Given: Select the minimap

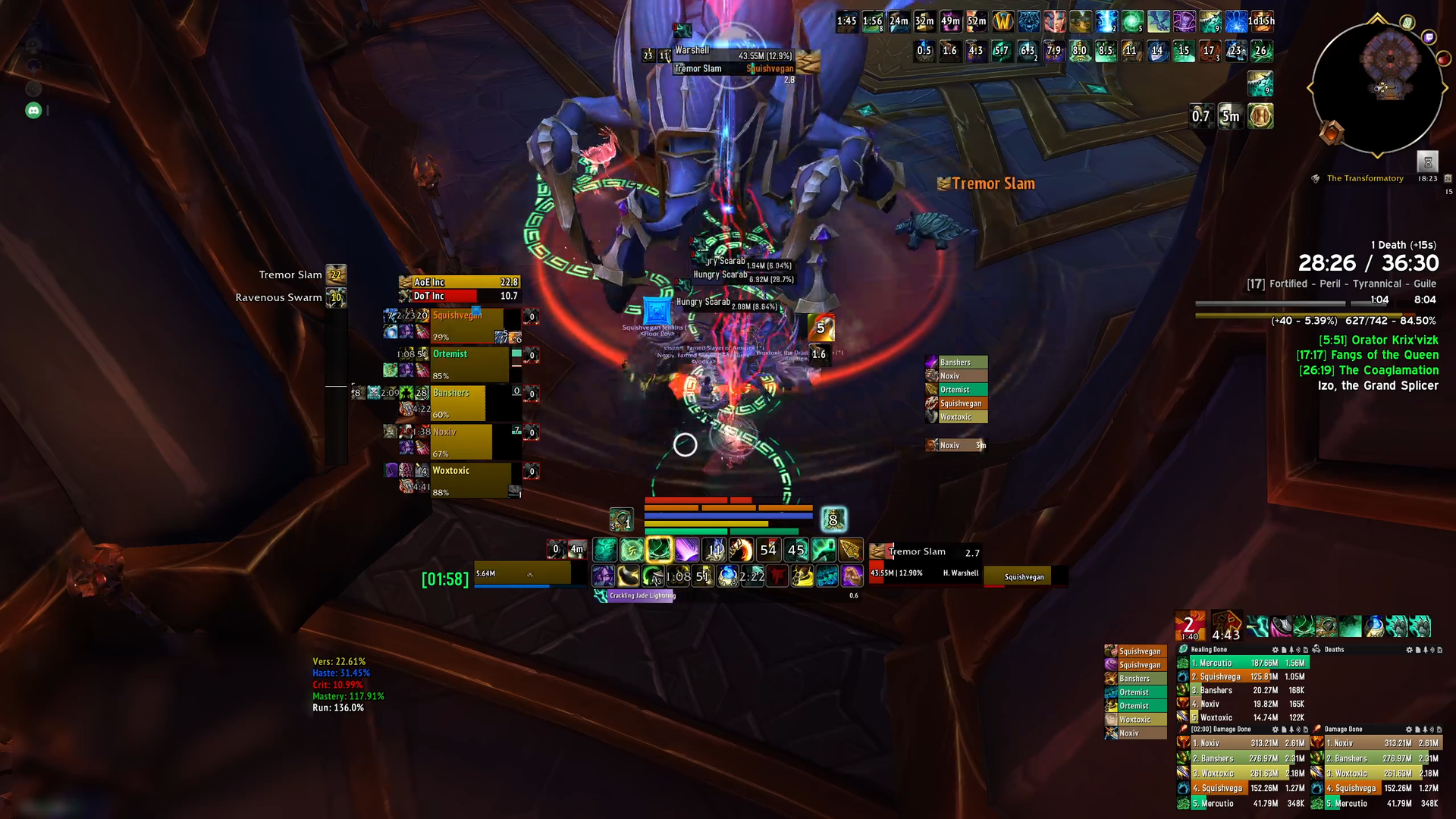Looking at the screenshot, I should click(1376, 89).
